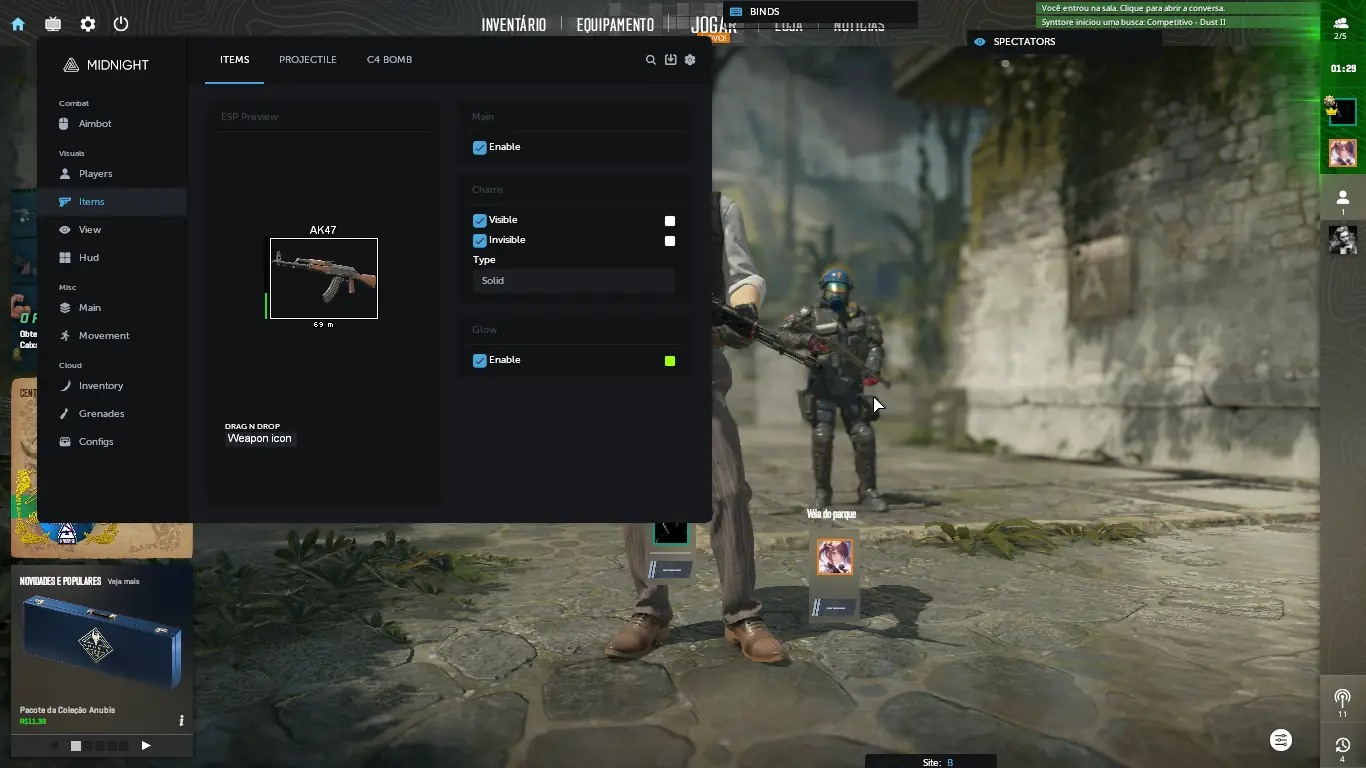Choose the Hud sidebar entry
1366x768 pixels.
pos(89,258)
